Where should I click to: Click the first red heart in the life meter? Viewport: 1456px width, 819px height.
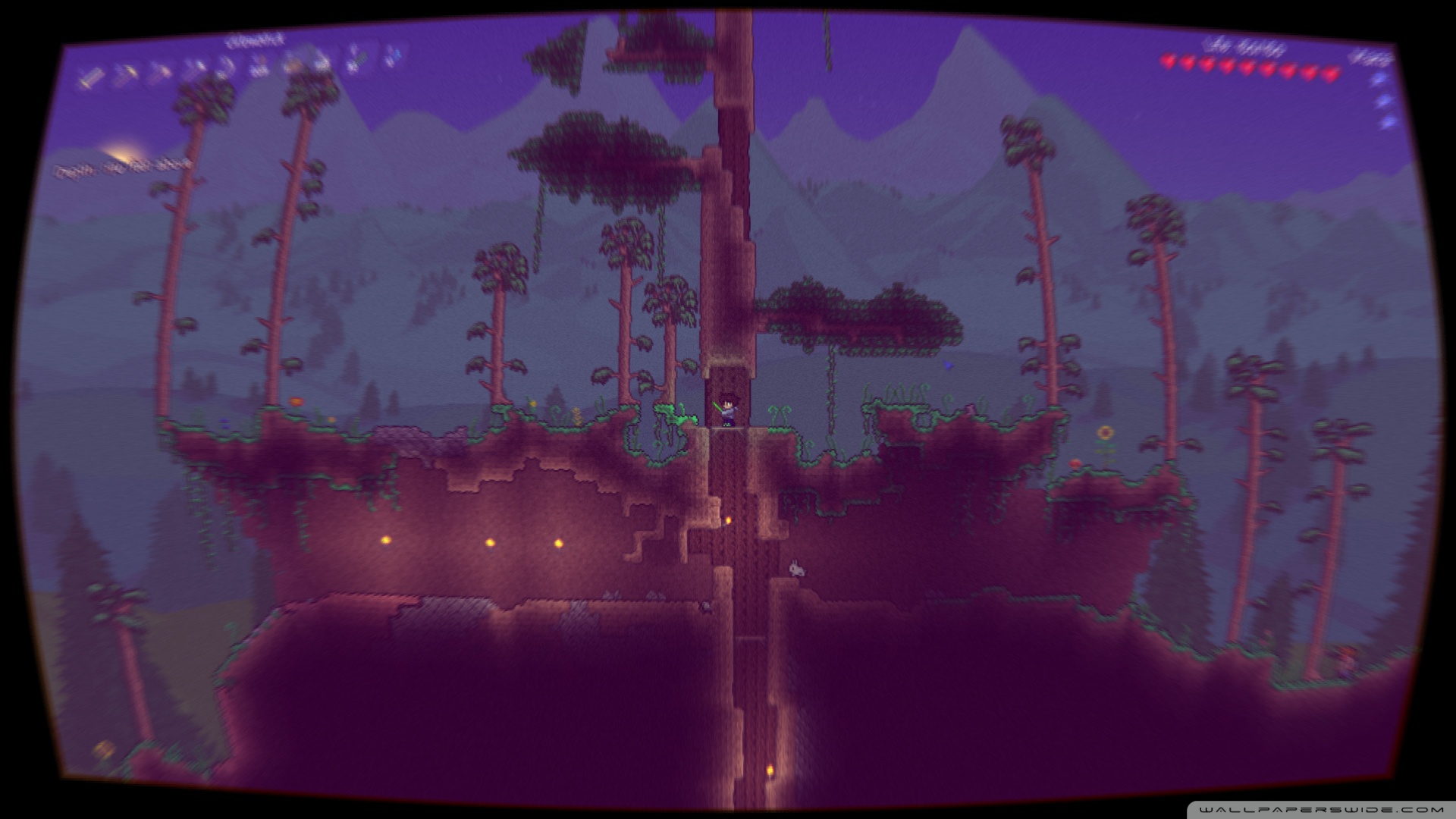1169,61
